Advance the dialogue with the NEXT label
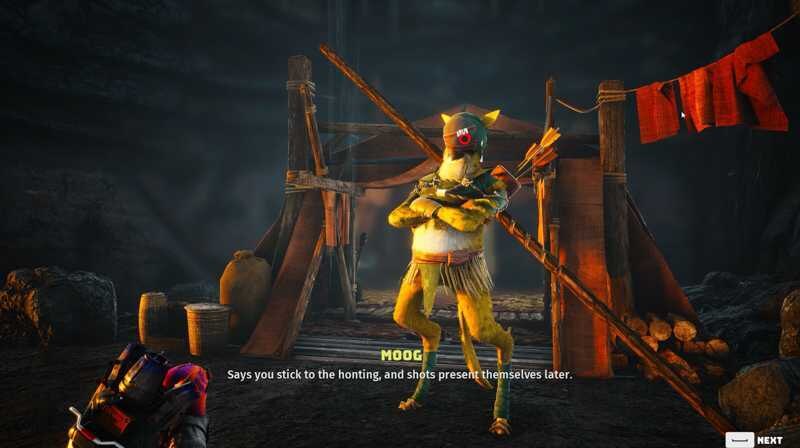800x448 pixels. (769, 439)
